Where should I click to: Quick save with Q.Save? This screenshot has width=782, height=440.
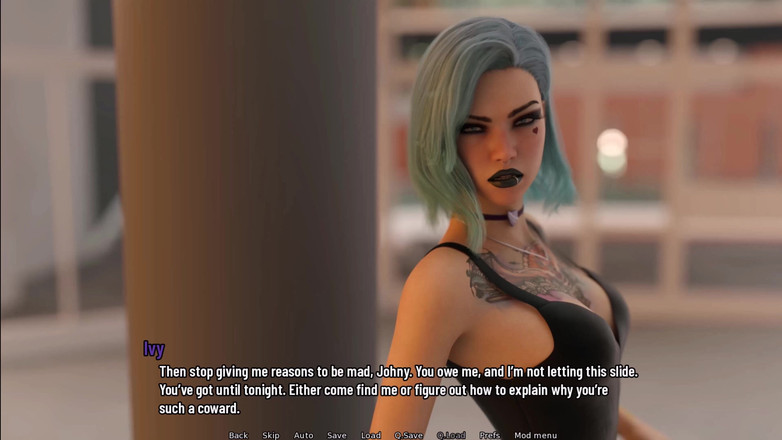pos(408,435)
